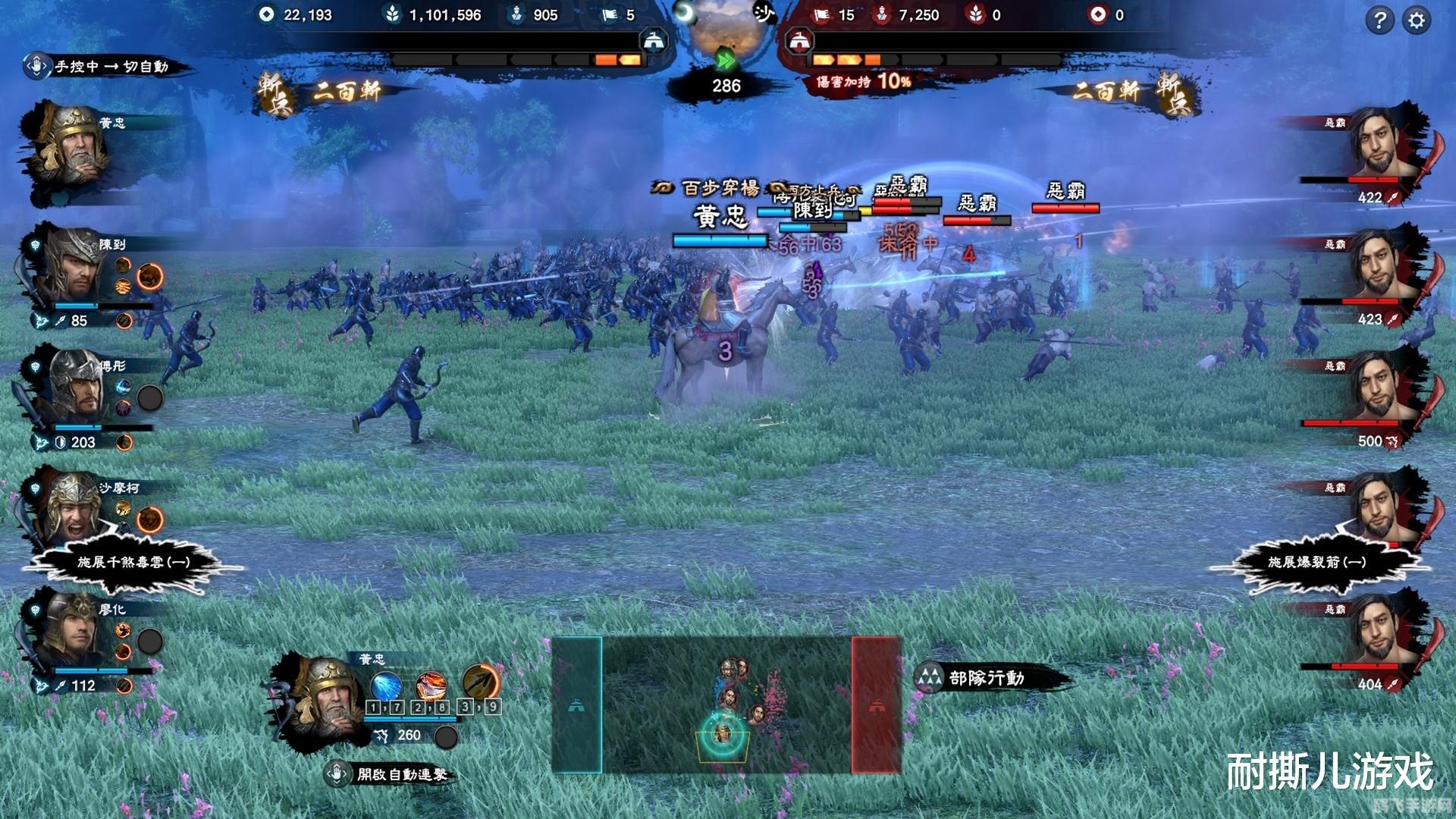Activate Huang Zhong's golden arrow volley skill
Image resolution: width=1456 pixels, height=819 pixels.
480,681
